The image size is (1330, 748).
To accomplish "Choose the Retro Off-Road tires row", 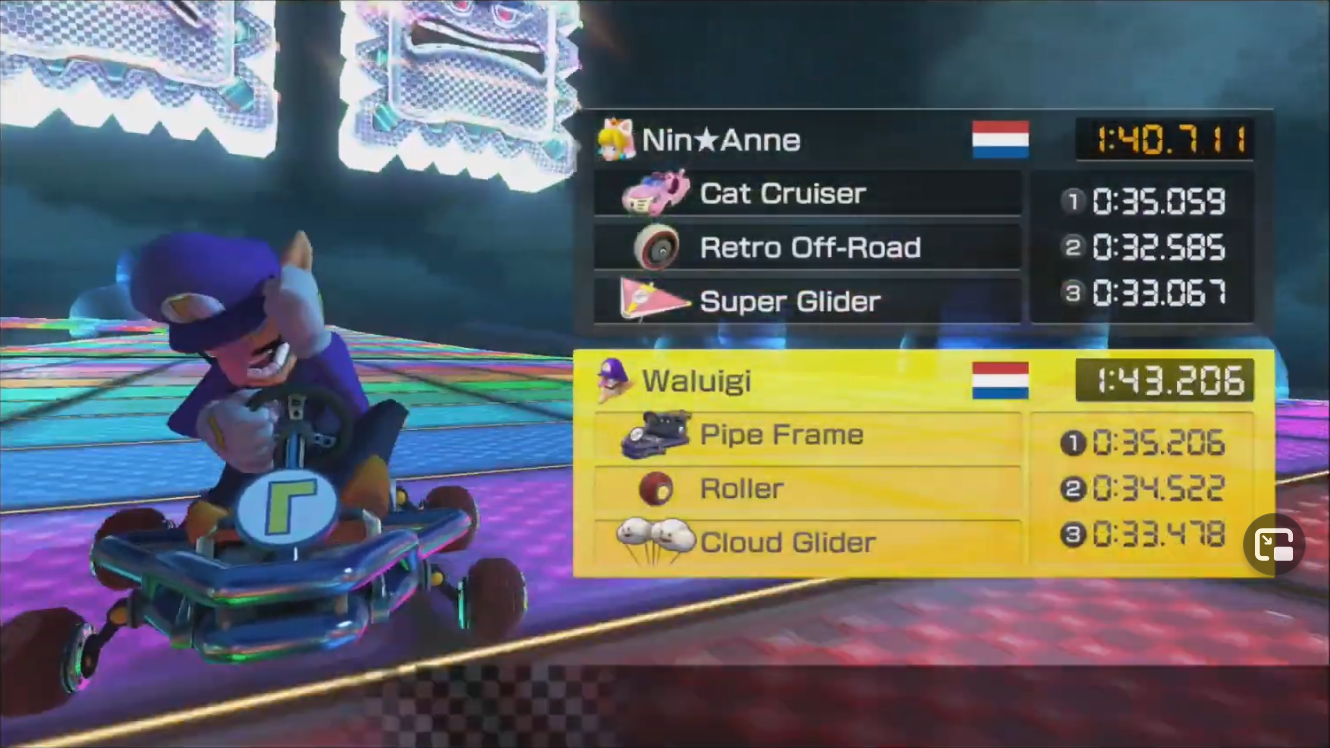I will click(809, 247).
